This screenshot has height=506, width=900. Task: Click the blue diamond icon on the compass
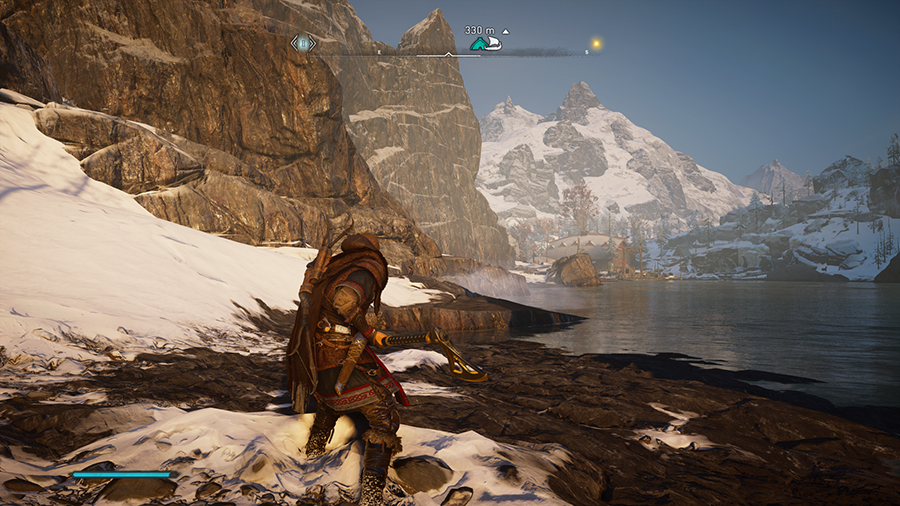[303, 43]
